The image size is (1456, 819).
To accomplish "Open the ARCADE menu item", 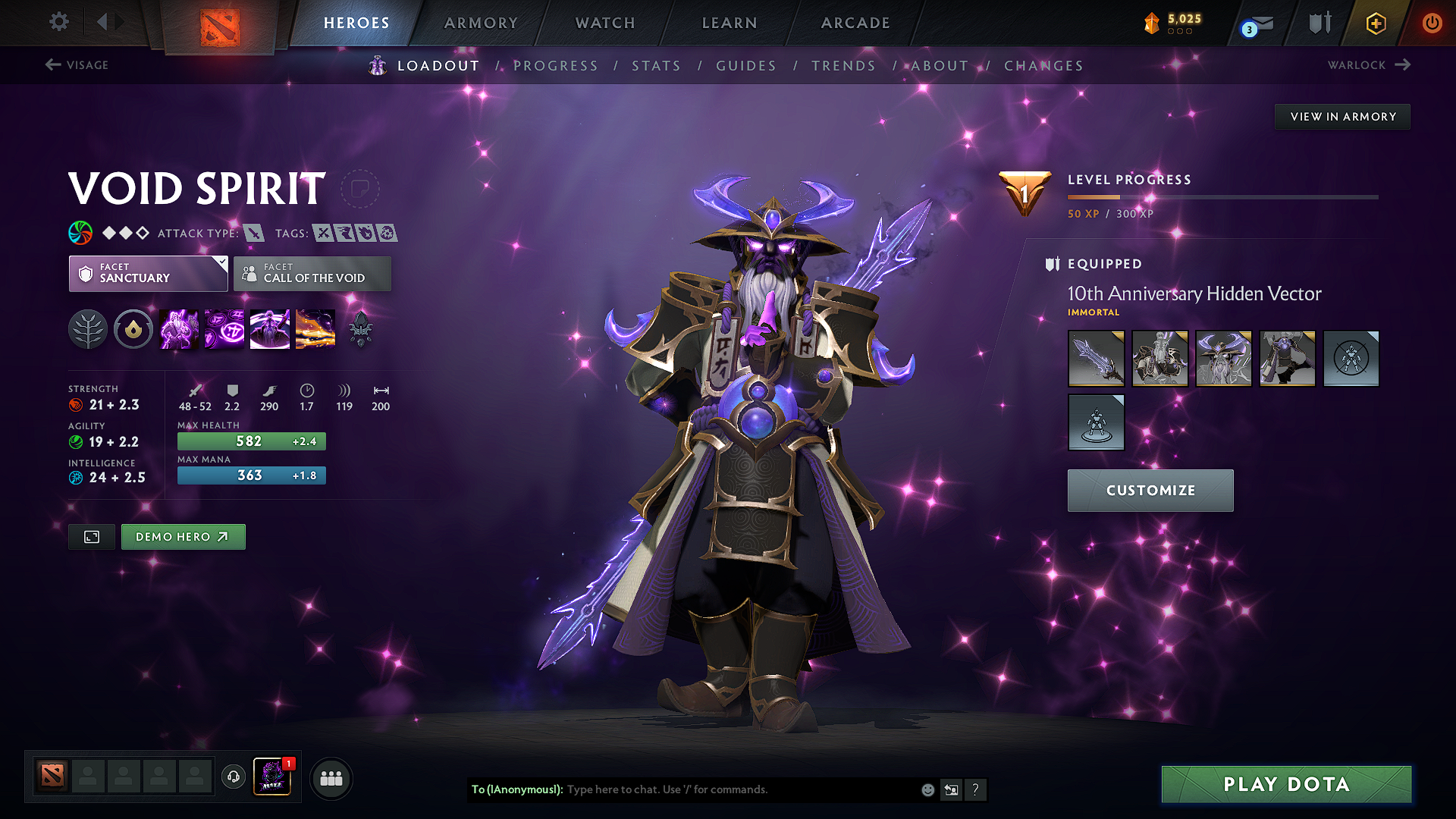I will click(x=855, y=23).
